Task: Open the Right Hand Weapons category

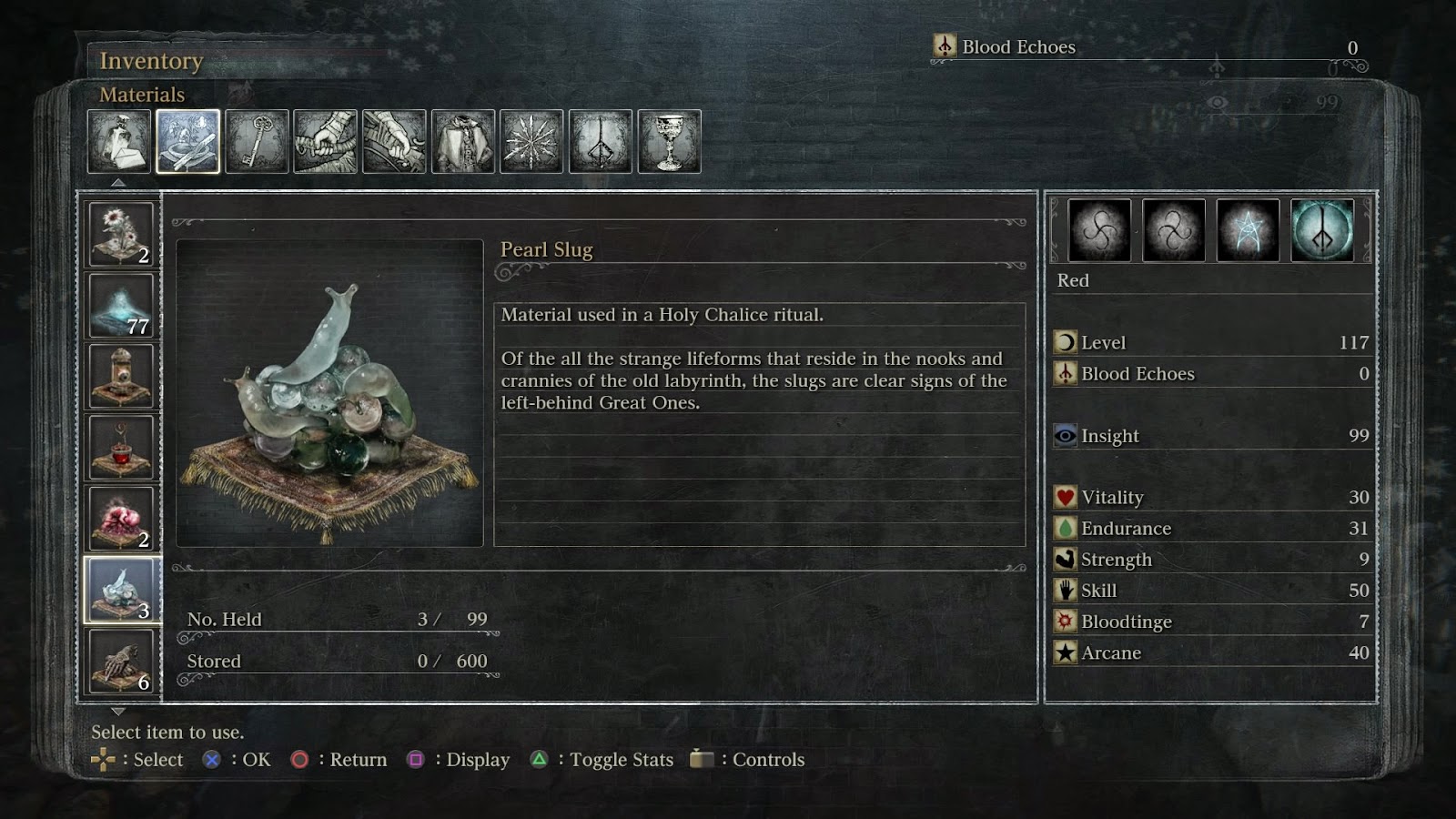Action: 326,141
